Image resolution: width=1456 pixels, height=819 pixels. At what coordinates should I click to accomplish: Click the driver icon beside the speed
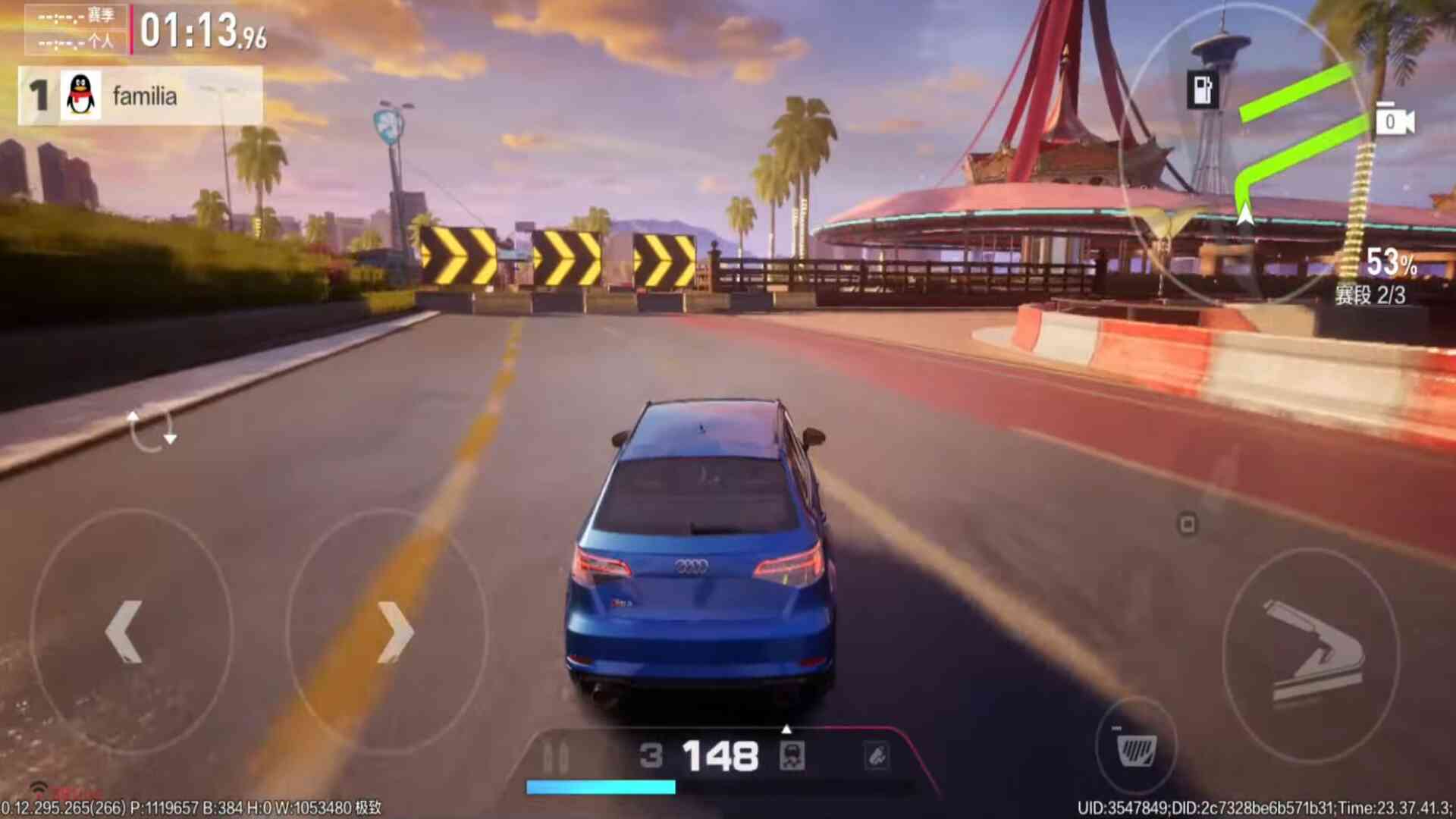click(x=792, y=756)
